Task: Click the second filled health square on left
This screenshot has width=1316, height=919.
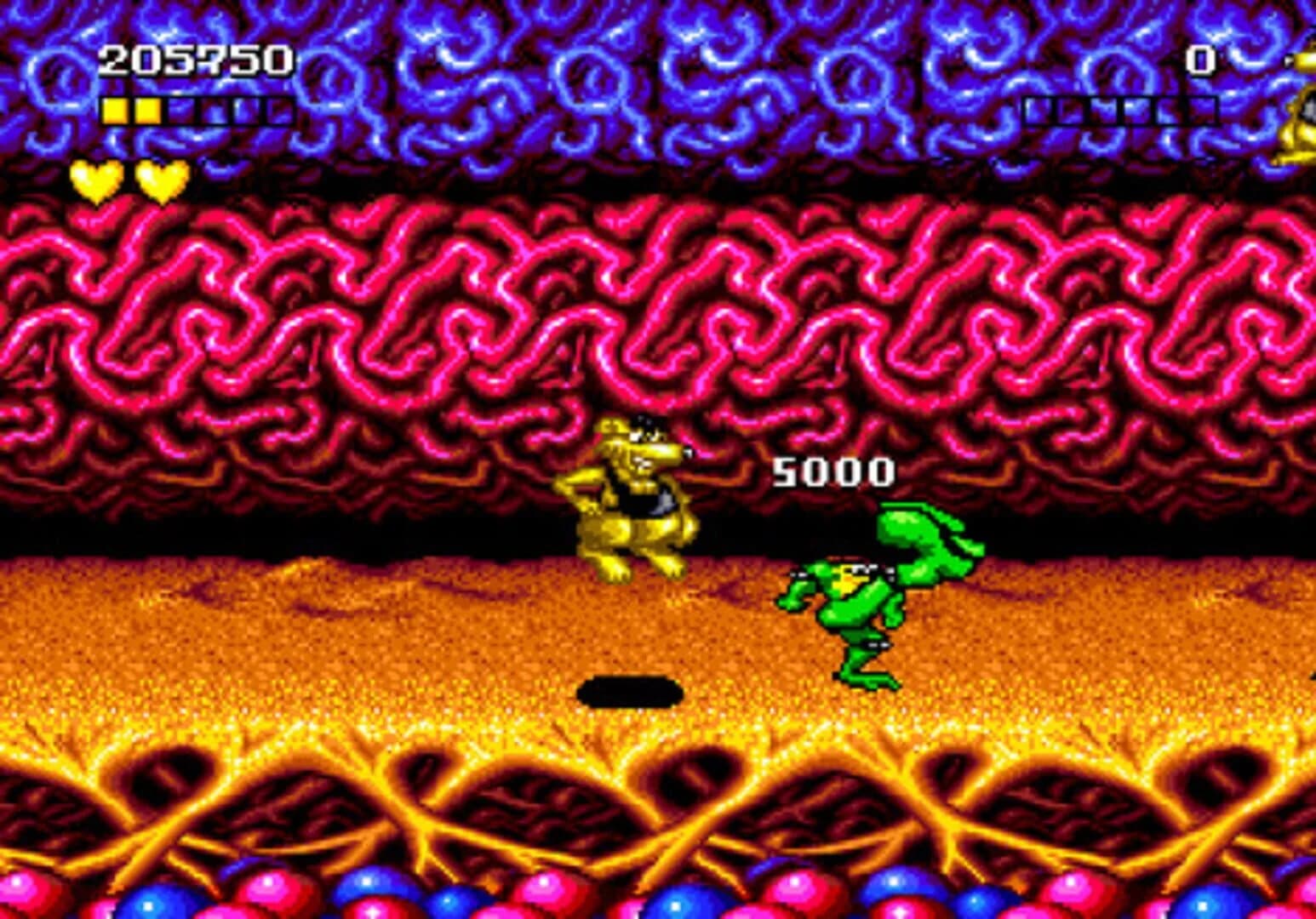Action: [146, 109]
